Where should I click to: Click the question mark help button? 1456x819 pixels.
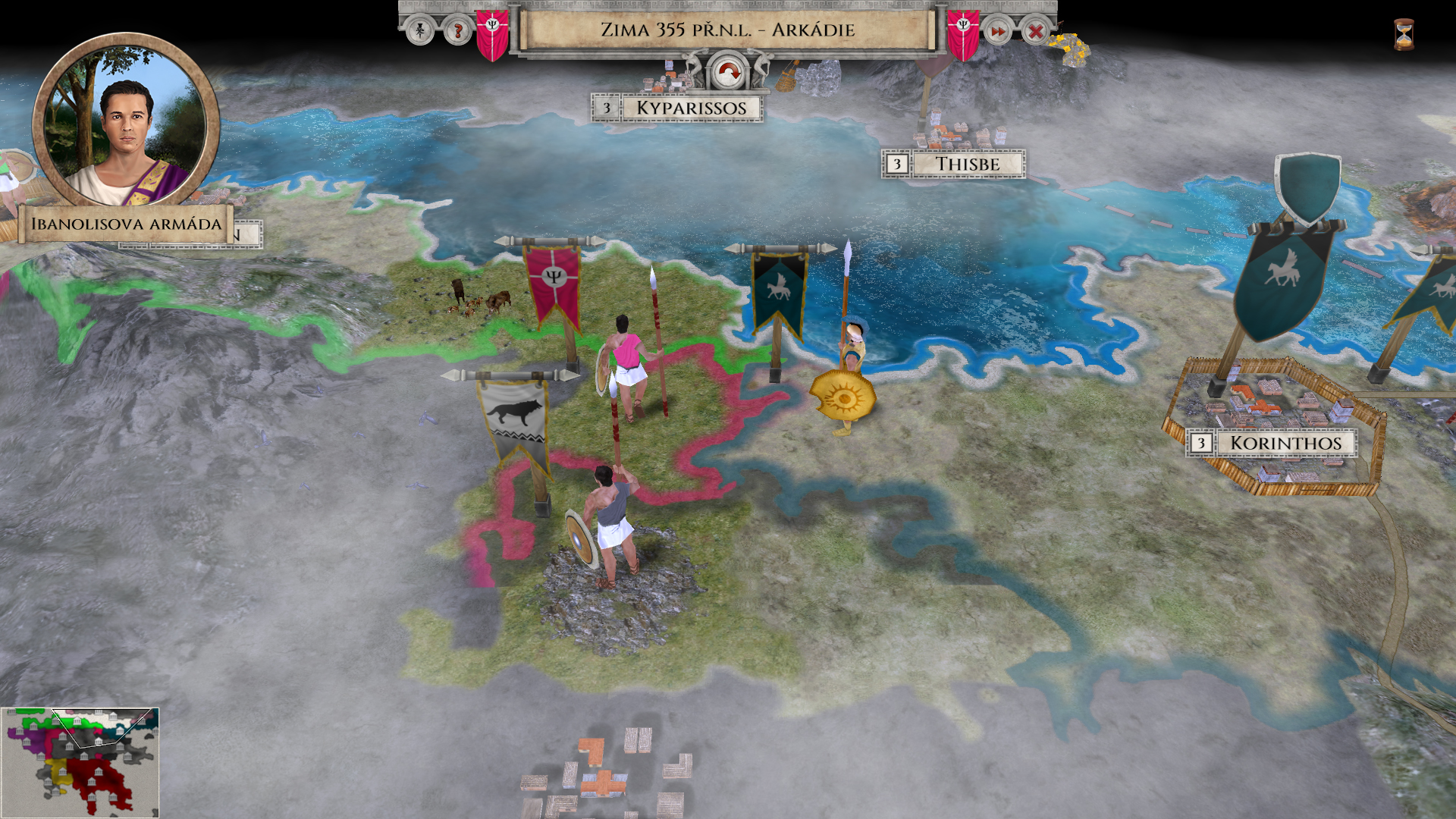(x=457, y=31)
